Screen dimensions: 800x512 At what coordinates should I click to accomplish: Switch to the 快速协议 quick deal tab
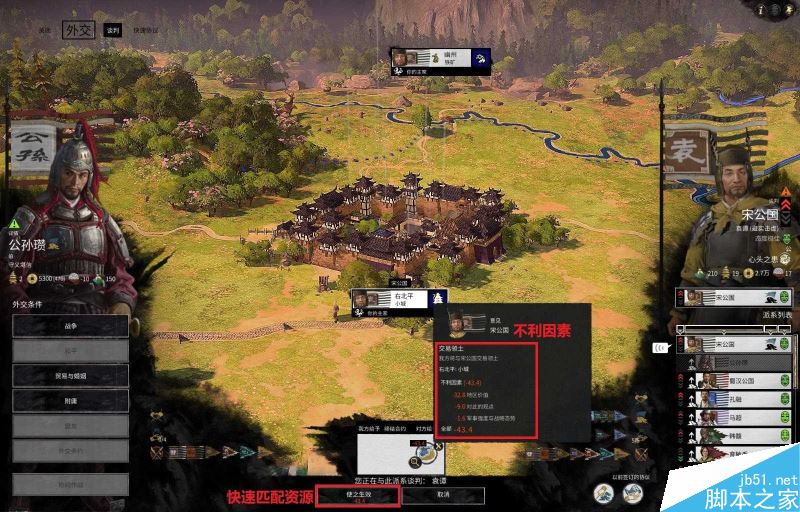point(146,31)
